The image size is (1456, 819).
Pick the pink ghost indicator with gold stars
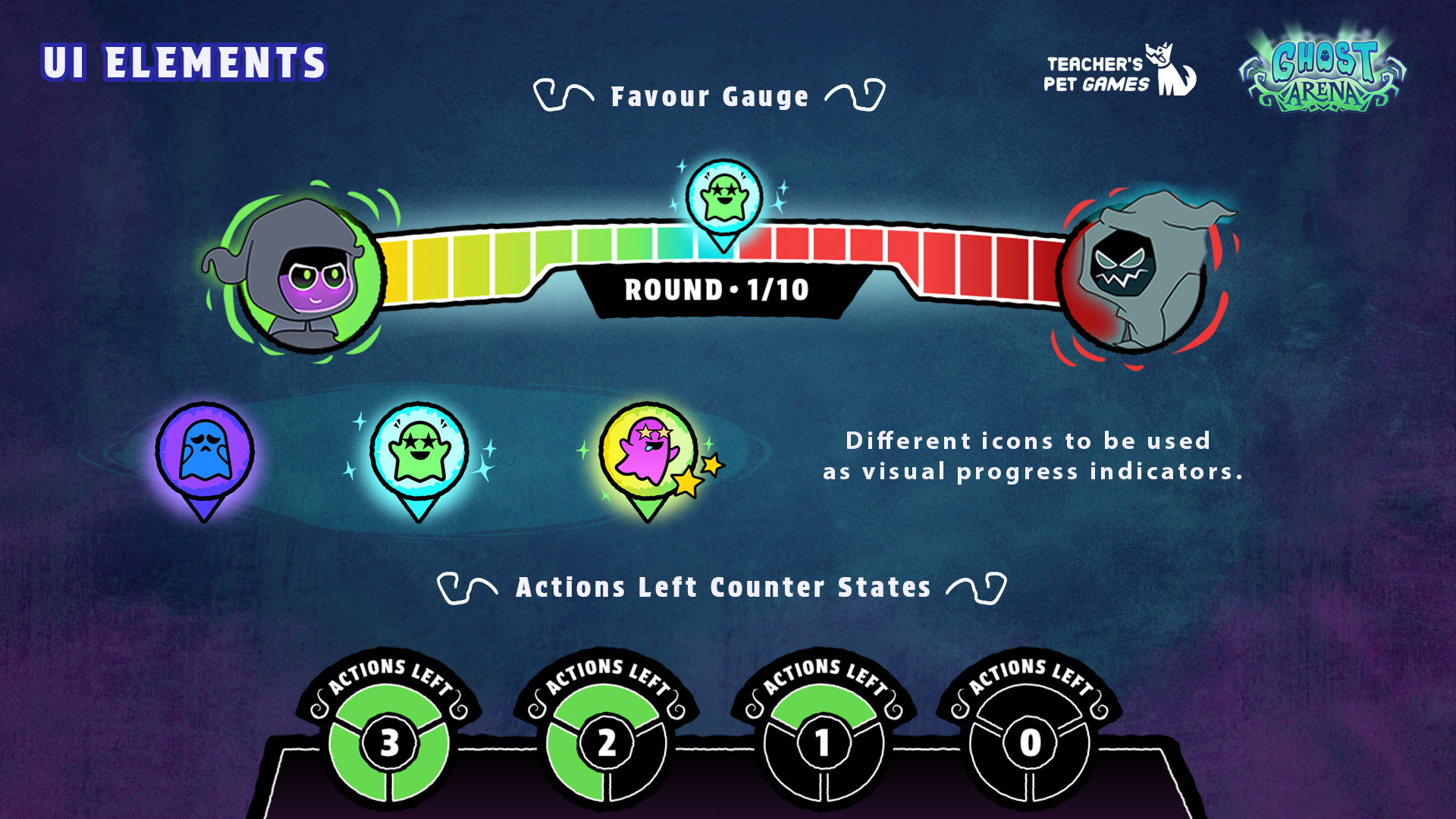click(x=649, y=453)
